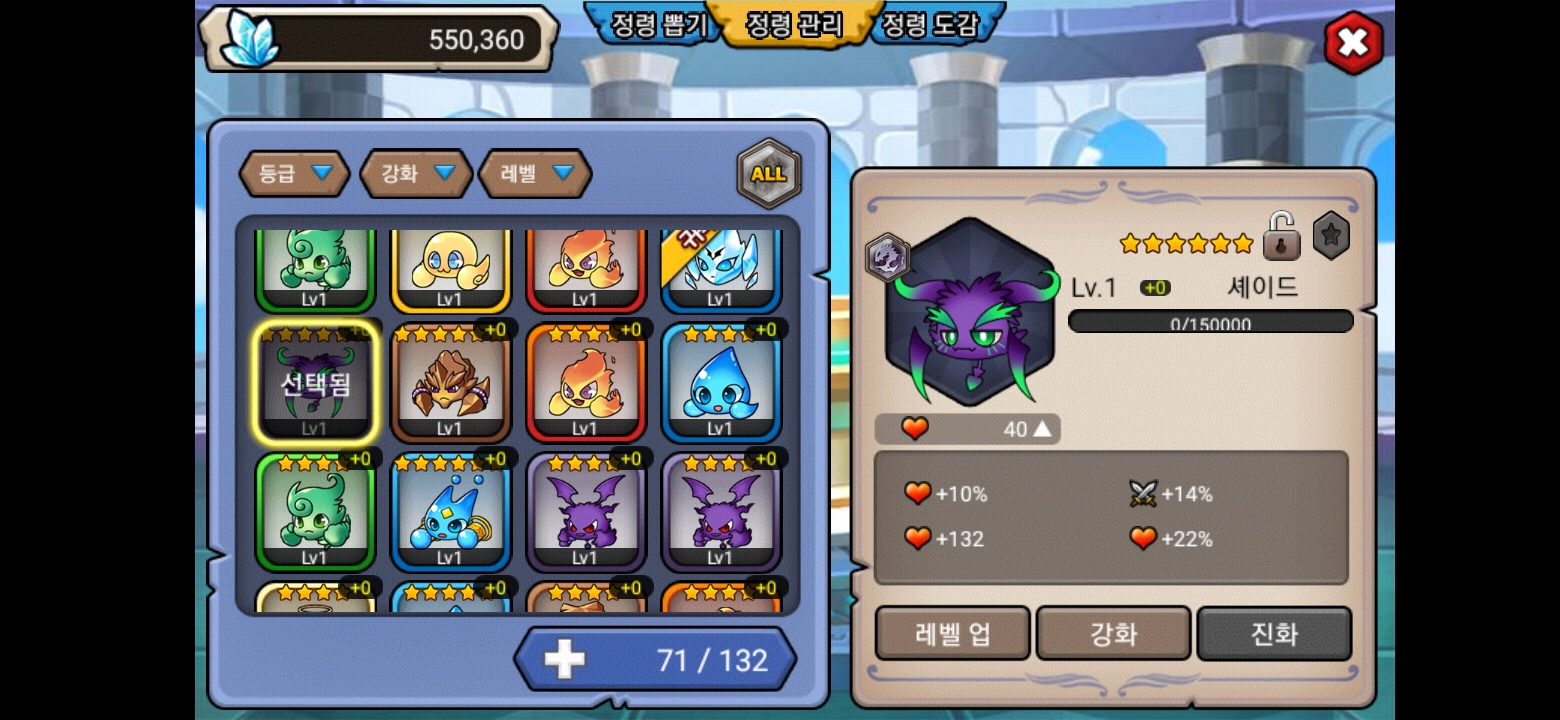Viewport: 1560px width, 720px height.
Task: Switch to the 정령 뽑기 tab
Action: pos(657,25)
